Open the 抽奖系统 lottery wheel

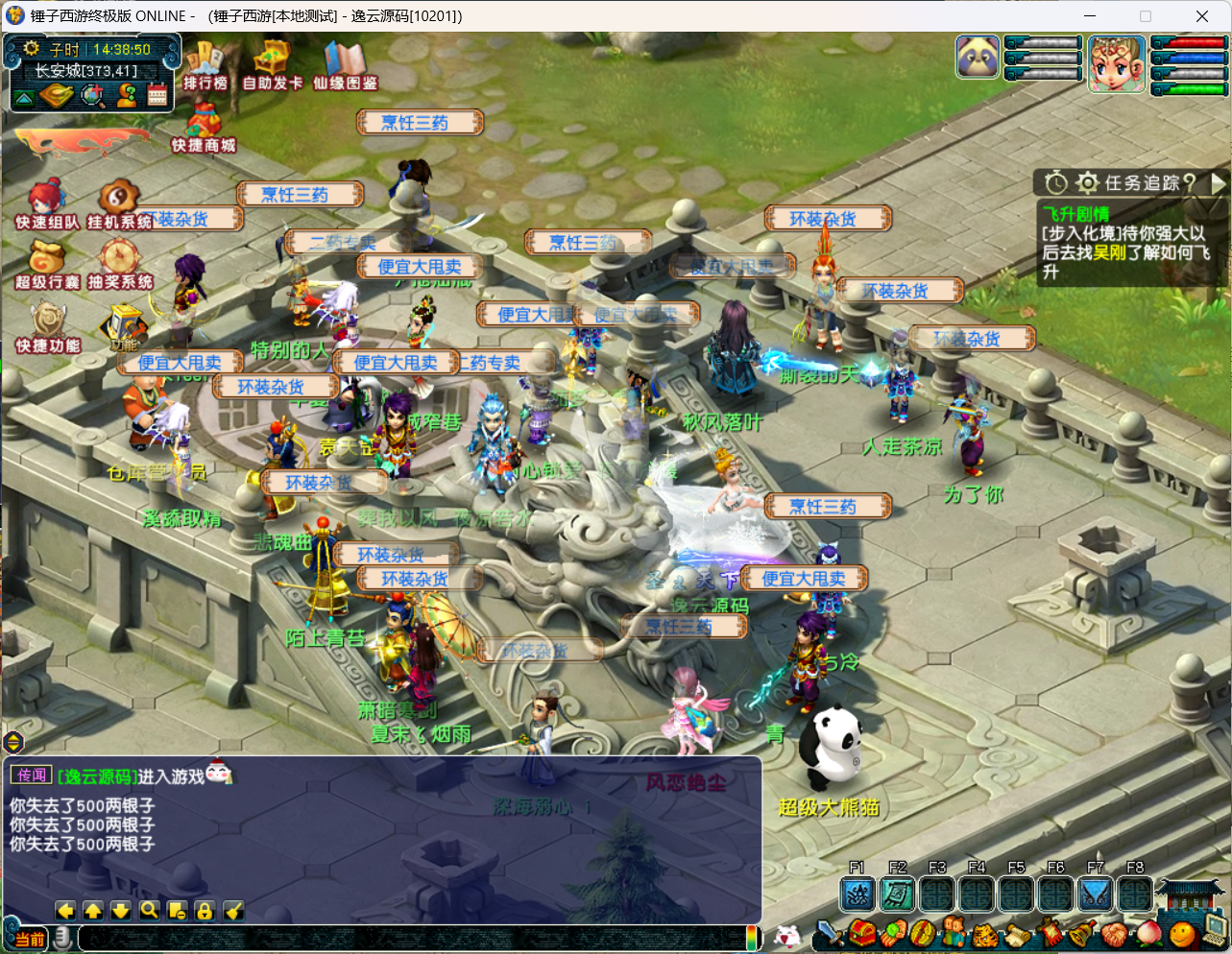[x=120, y=263]
